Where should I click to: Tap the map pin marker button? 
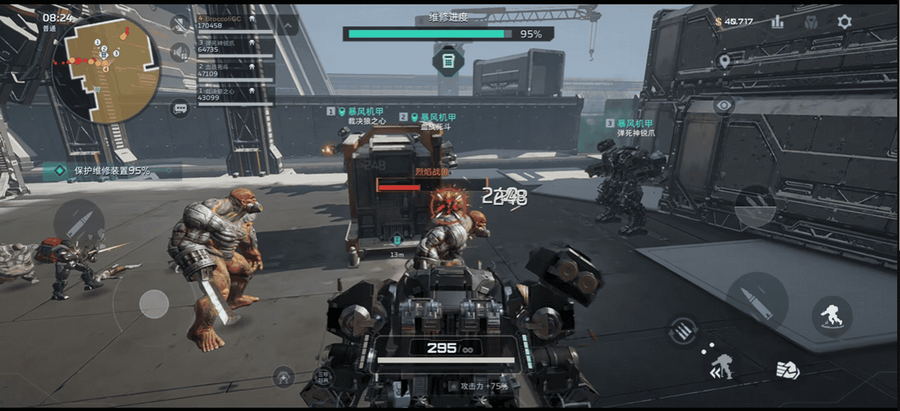click(x=725, y=61)
